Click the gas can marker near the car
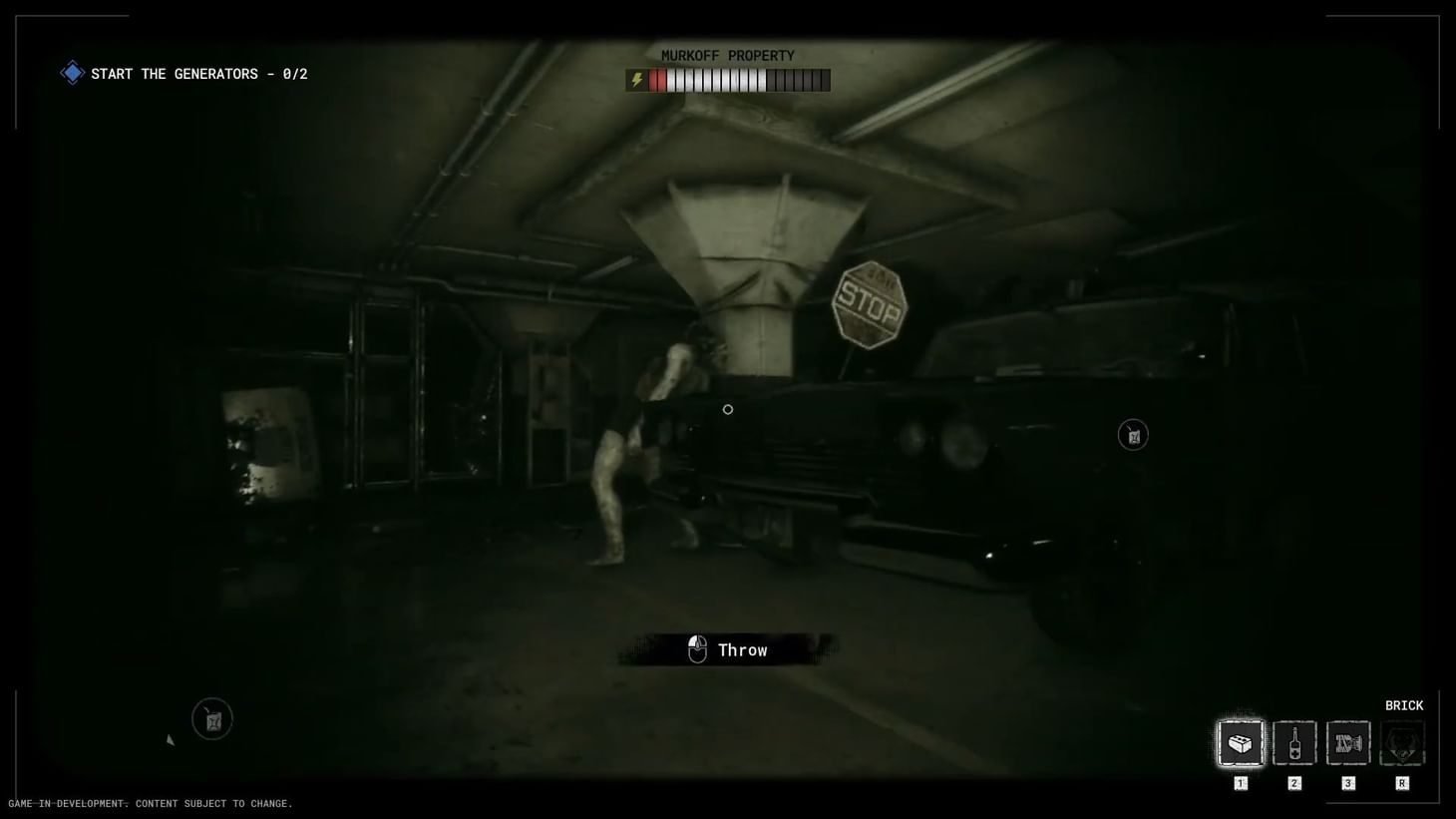The image size is (1456, 819). [x=1132, y=434]
